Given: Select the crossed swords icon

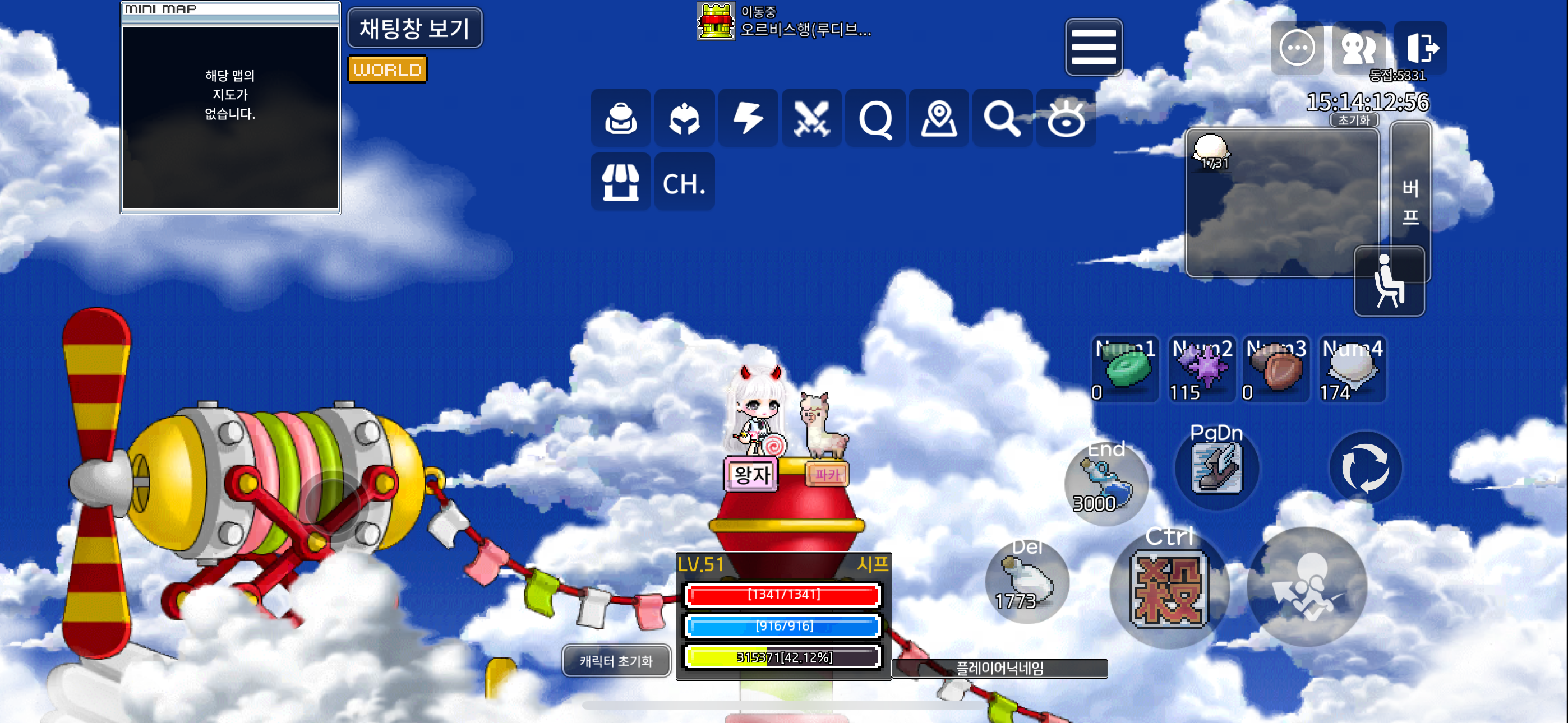Looking at the screenshot, I should point(811,118).
